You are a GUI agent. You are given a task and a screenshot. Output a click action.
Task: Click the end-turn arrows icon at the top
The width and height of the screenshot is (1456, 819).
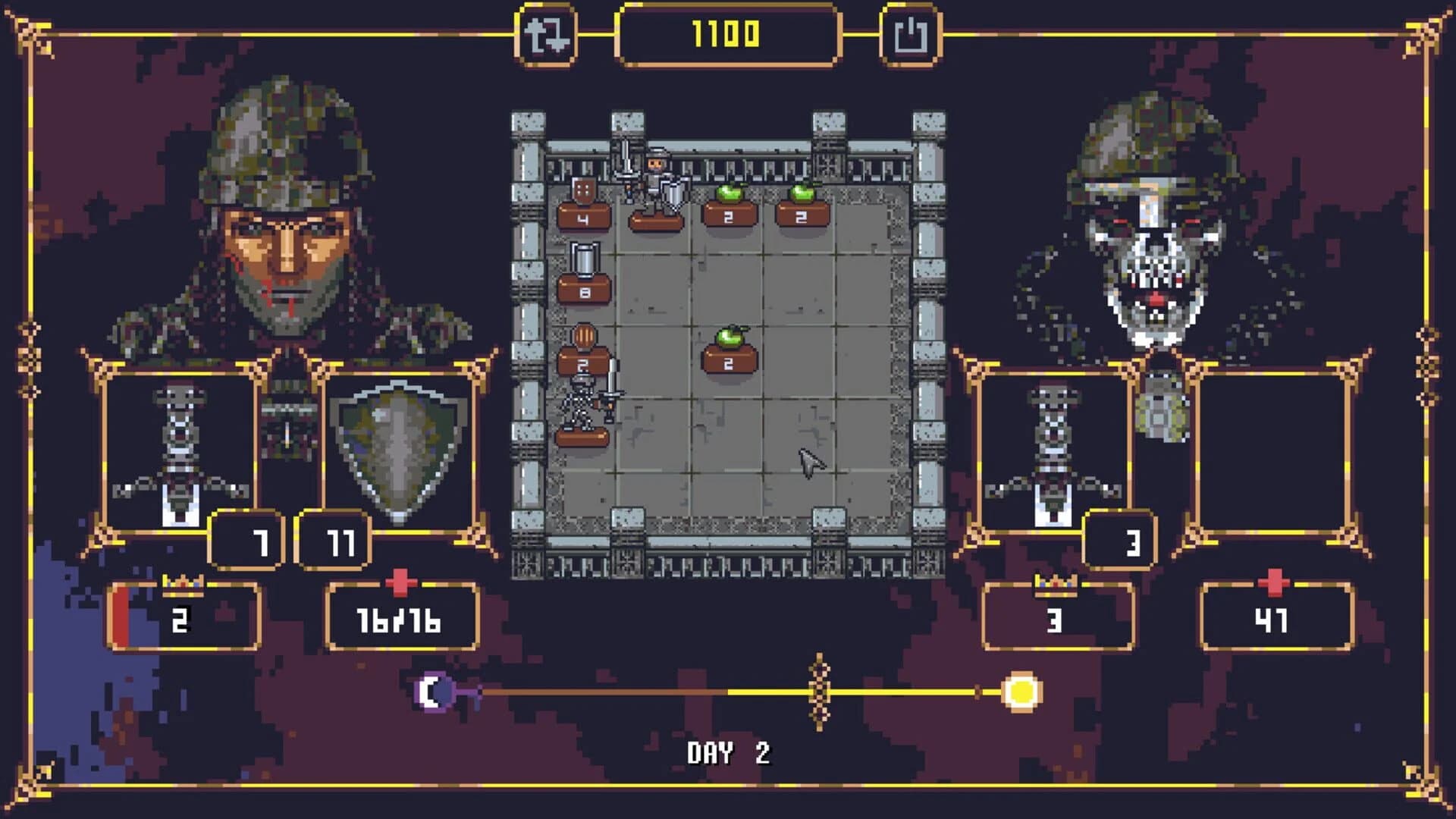[548, 33]
